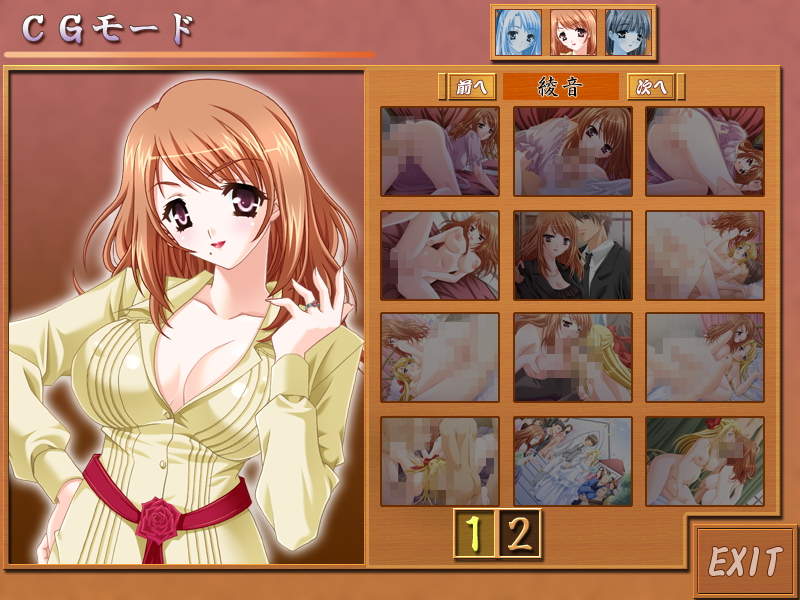Go to gallery page 2

pos(519,533)
